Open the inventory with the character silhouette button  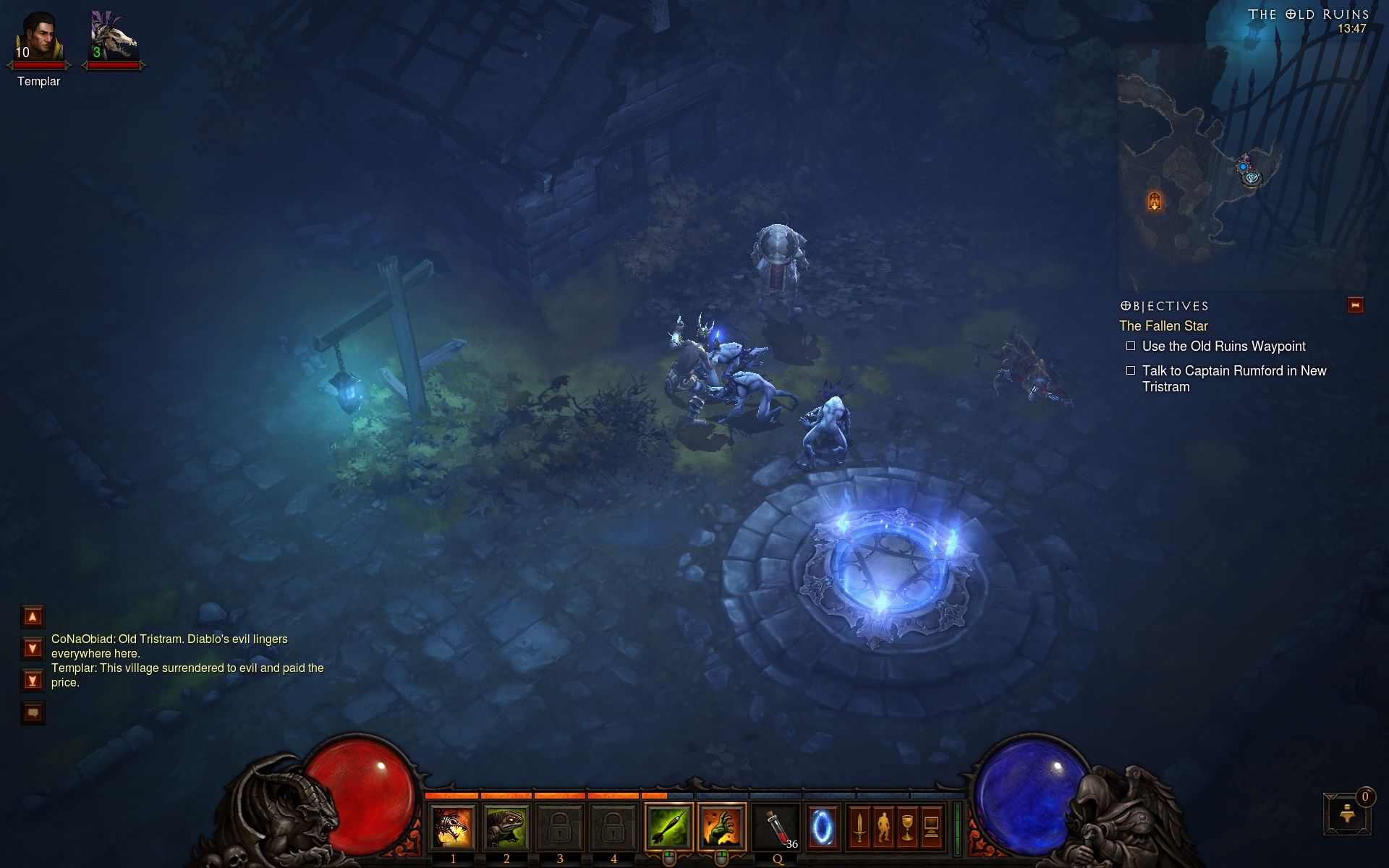point(883,827)
